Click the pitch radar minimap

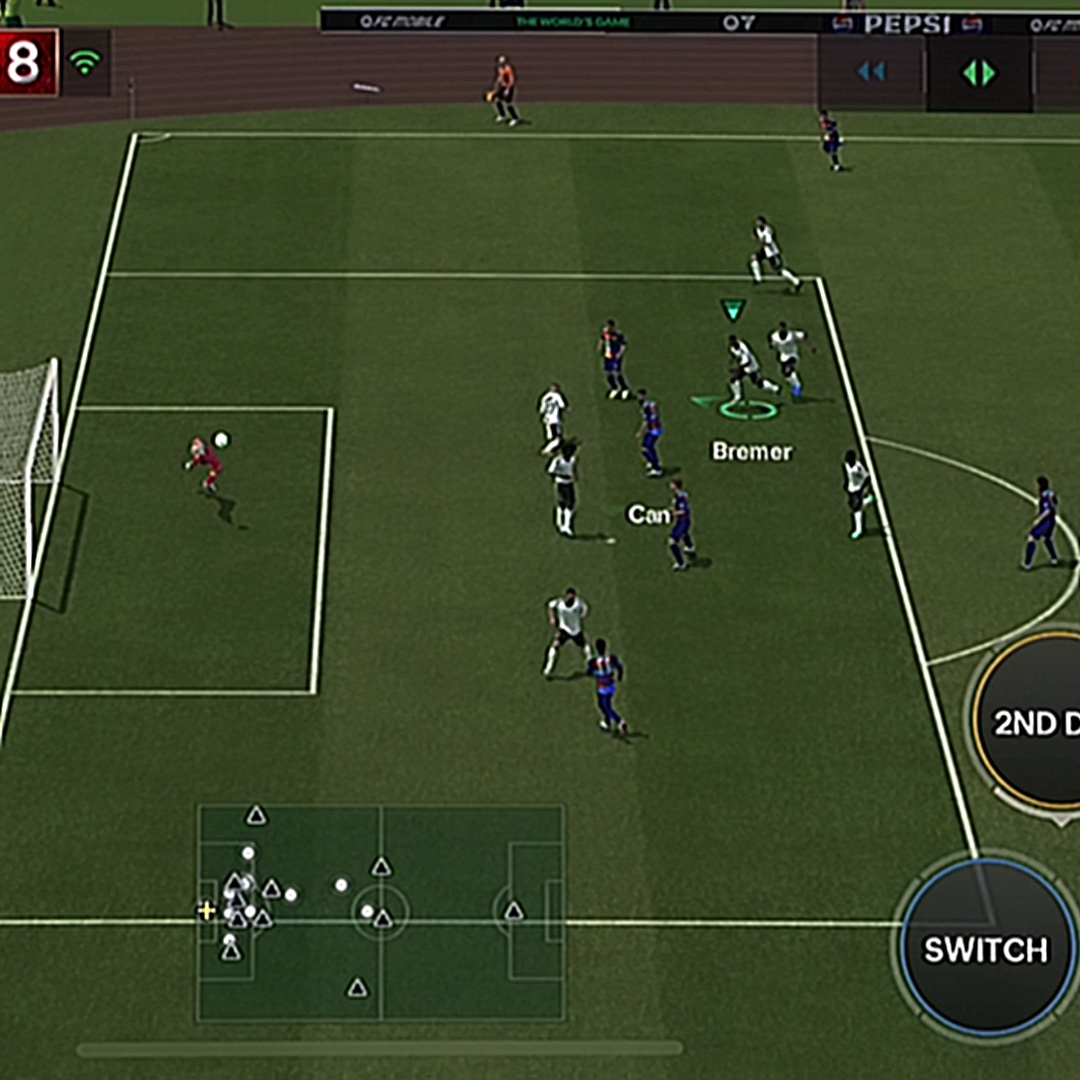pos(381,913)
